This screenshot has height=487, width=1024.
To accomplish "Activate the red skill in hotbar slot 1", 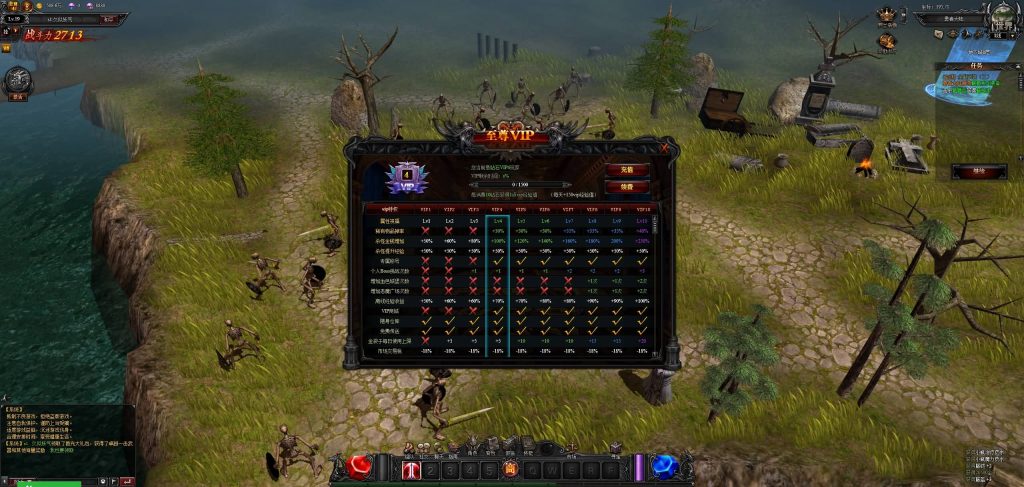I will [411, 469].
